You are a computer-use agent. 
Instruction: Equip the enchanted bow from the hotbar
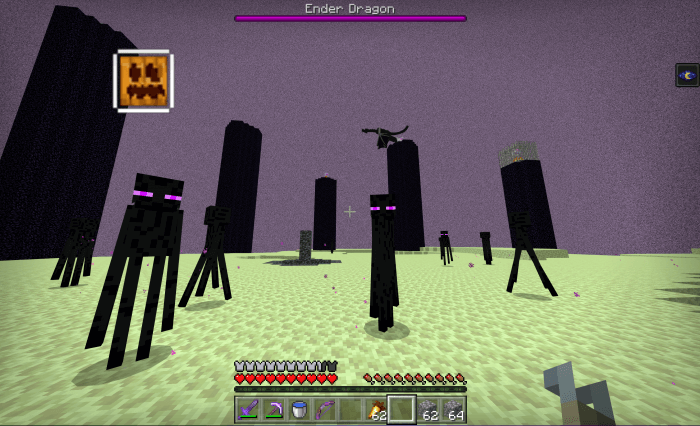tap(323, 409)
